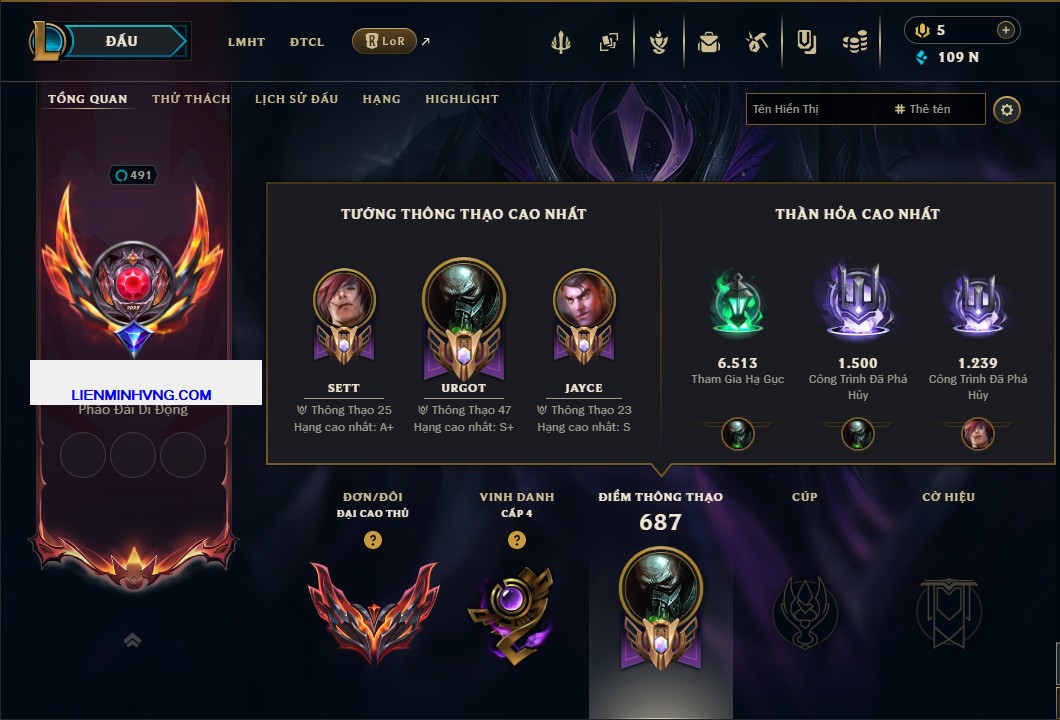This screenshot has height=720, width=1060.
Task: Switch to the THỬ THÁCH tab
Action: tap(191, 99)
